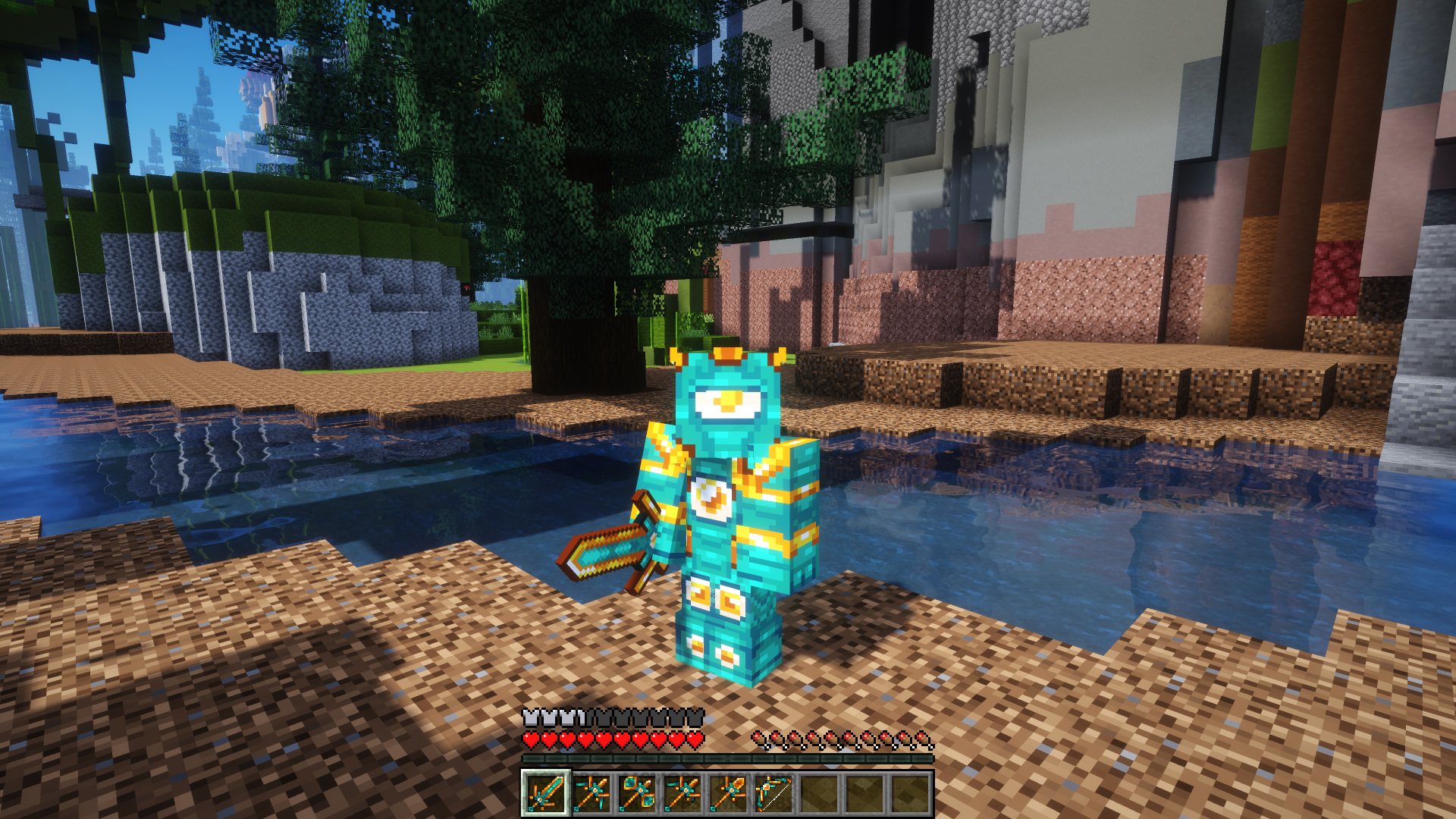Click the leftmost armor chestplate icon
This screenshot has width=1456, height=819.
[530, 717]
